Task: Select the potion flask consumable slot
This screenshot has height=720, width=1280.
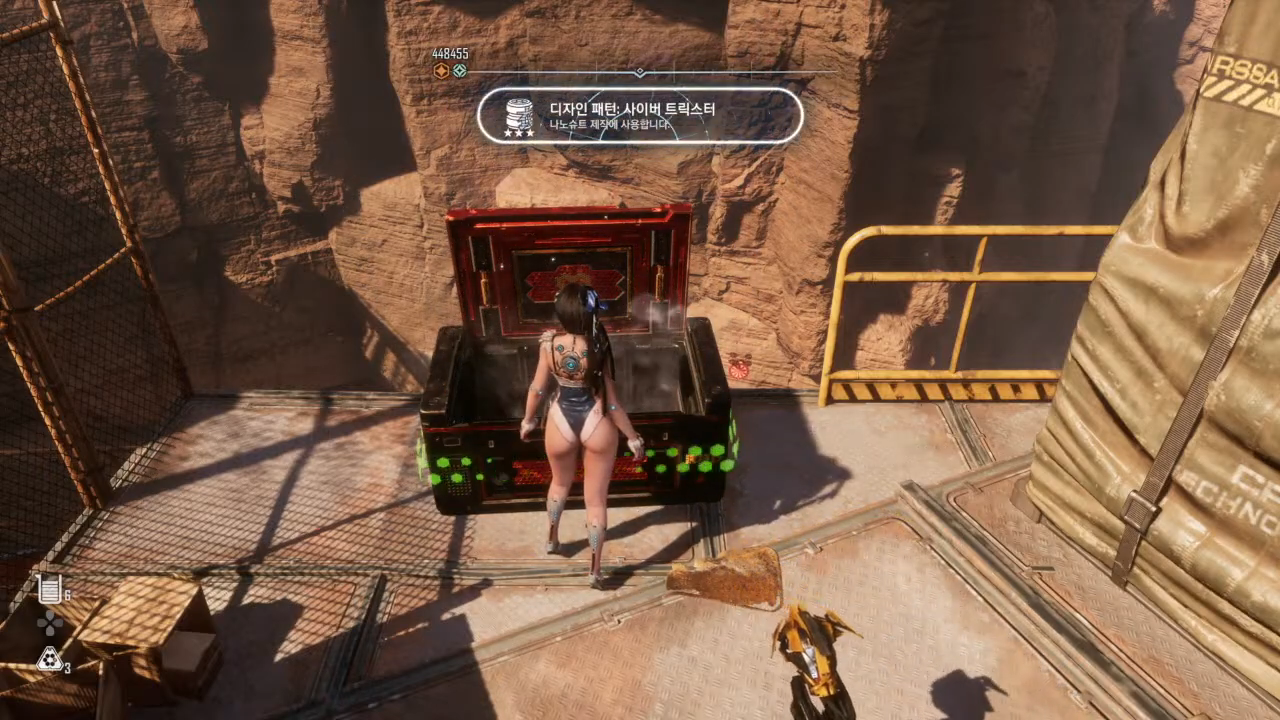Action: pyautogui.click(x=50, y=590)
